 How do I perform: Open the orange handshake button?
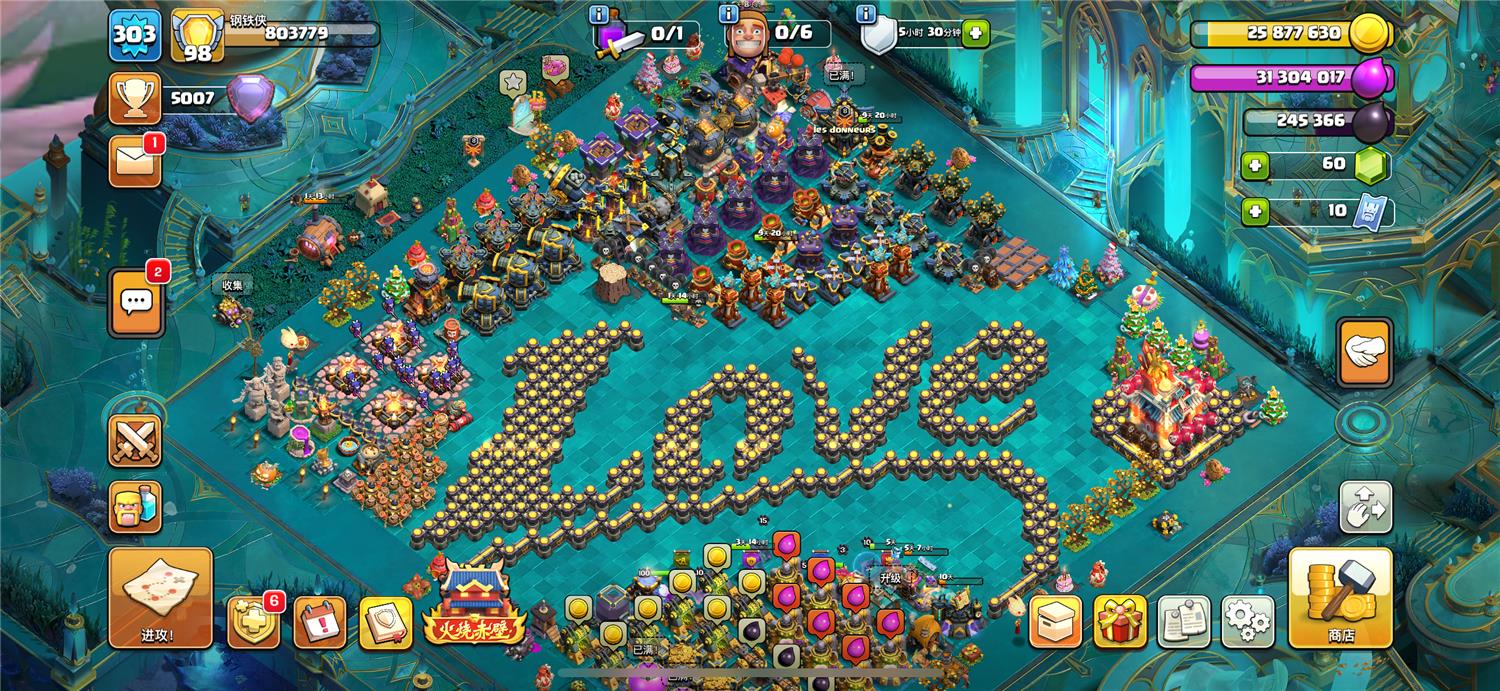click(x=1364, y=352)
